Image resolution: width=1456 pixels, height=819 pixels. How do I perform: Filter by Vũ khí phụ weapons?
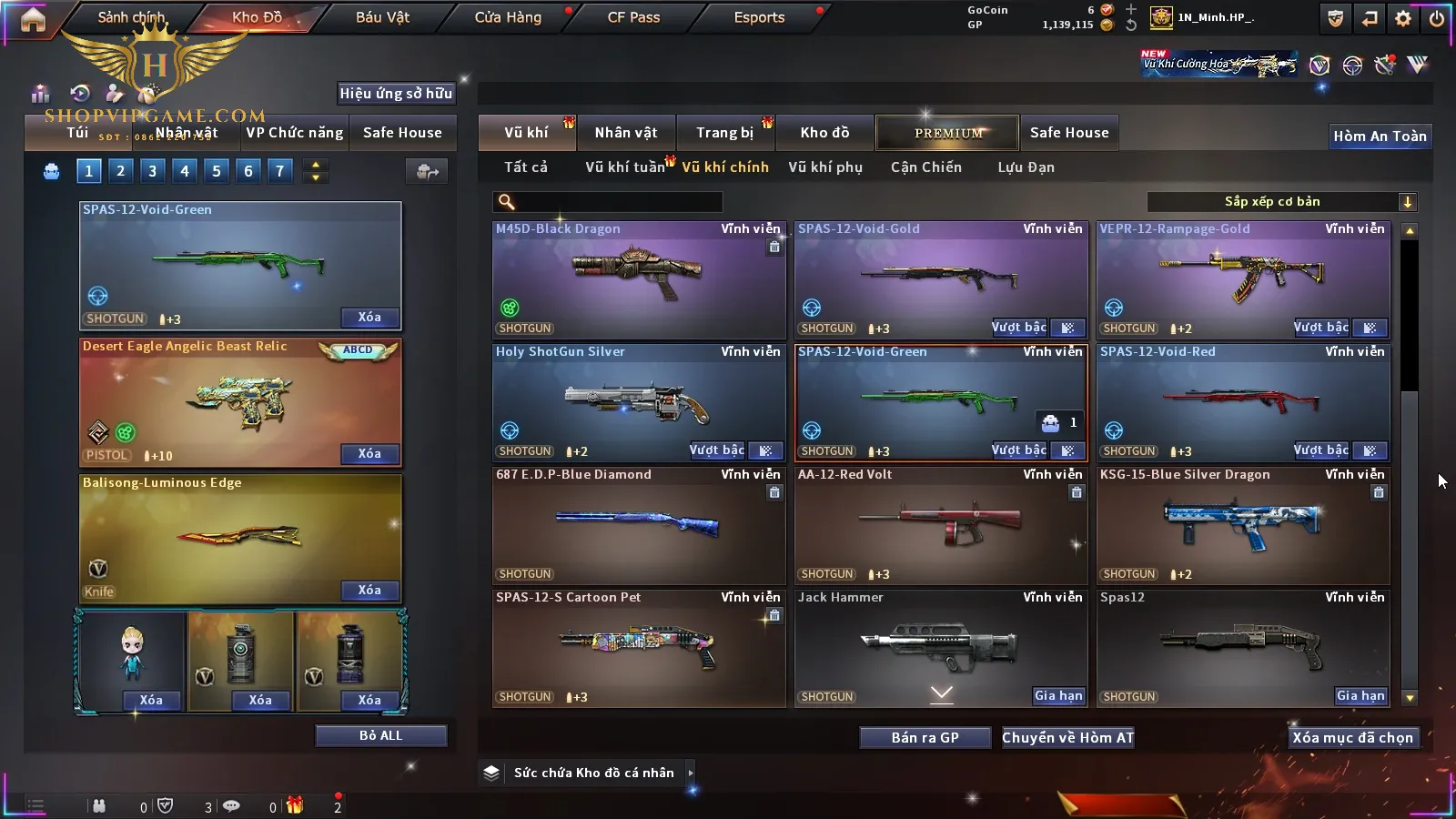824,167
